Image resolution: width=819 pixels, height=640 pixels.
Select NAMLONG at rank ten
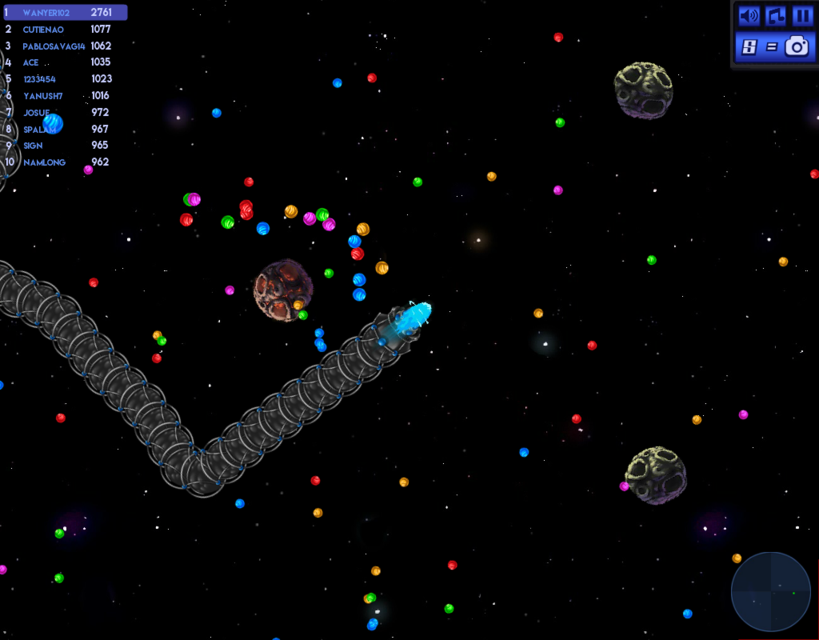(x=64, y=162)
